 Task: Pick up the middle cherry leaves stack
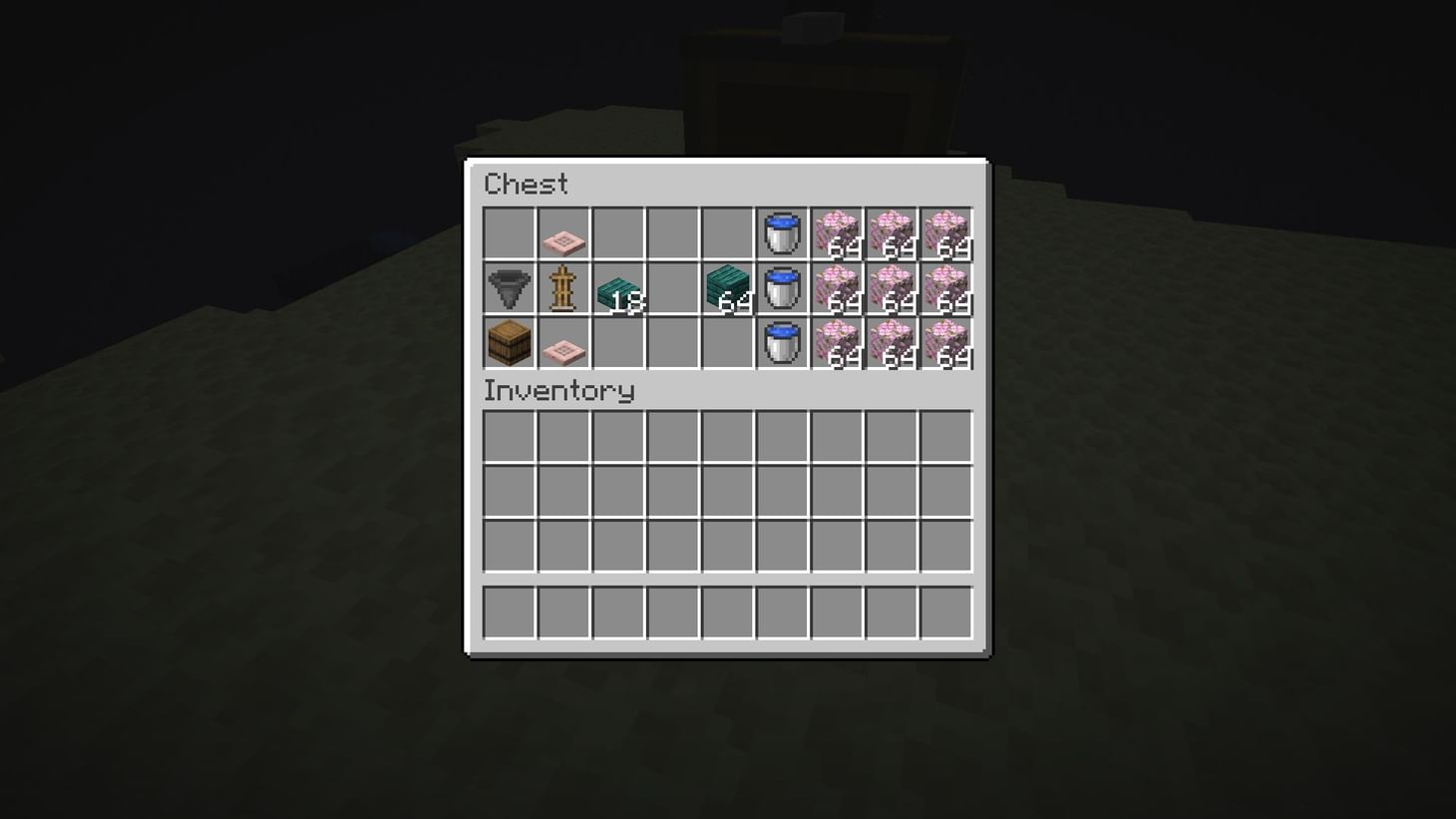(x=893, y=289)
